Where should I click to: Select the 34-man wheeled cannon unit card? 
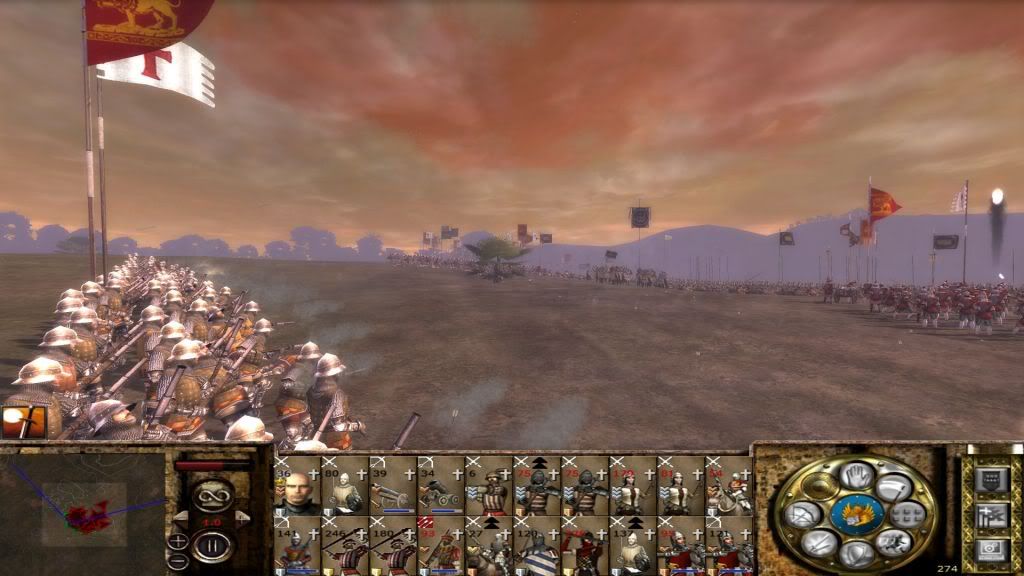[x=441, y=486]
